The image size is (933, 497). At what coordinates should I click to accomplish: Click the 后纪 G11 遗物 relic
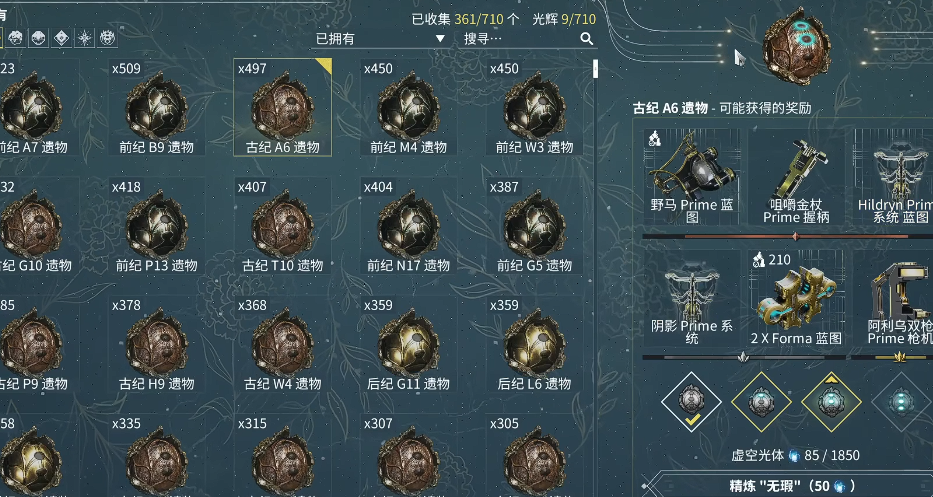(408, 347)
